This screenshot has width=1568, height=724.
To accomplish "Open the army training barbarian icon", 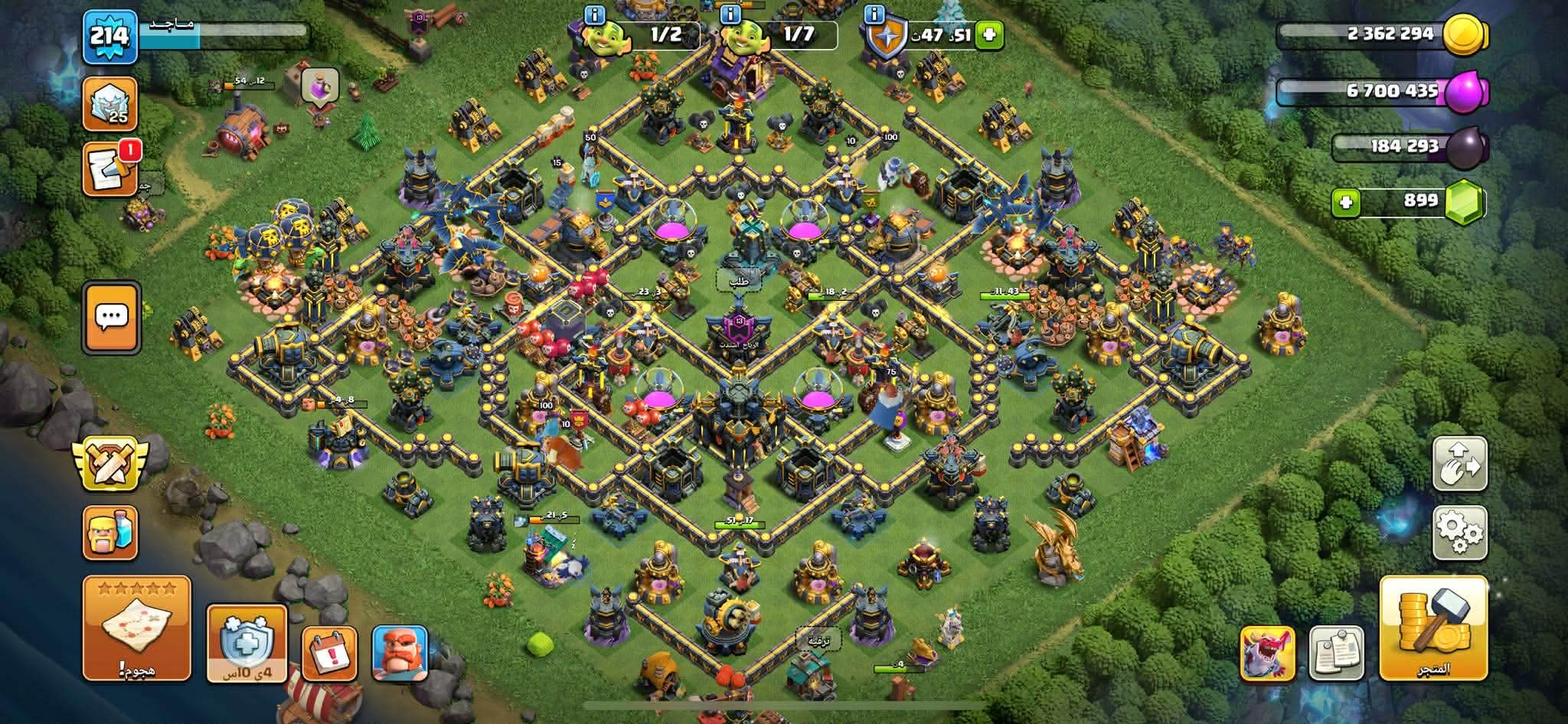I will [x=110, y=532].
